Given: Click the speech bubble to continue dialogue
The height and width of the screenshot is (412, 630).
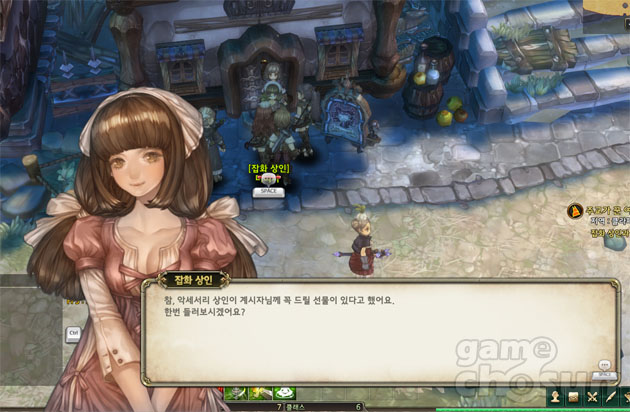Looking at the screenshot, I should point(603,365).
